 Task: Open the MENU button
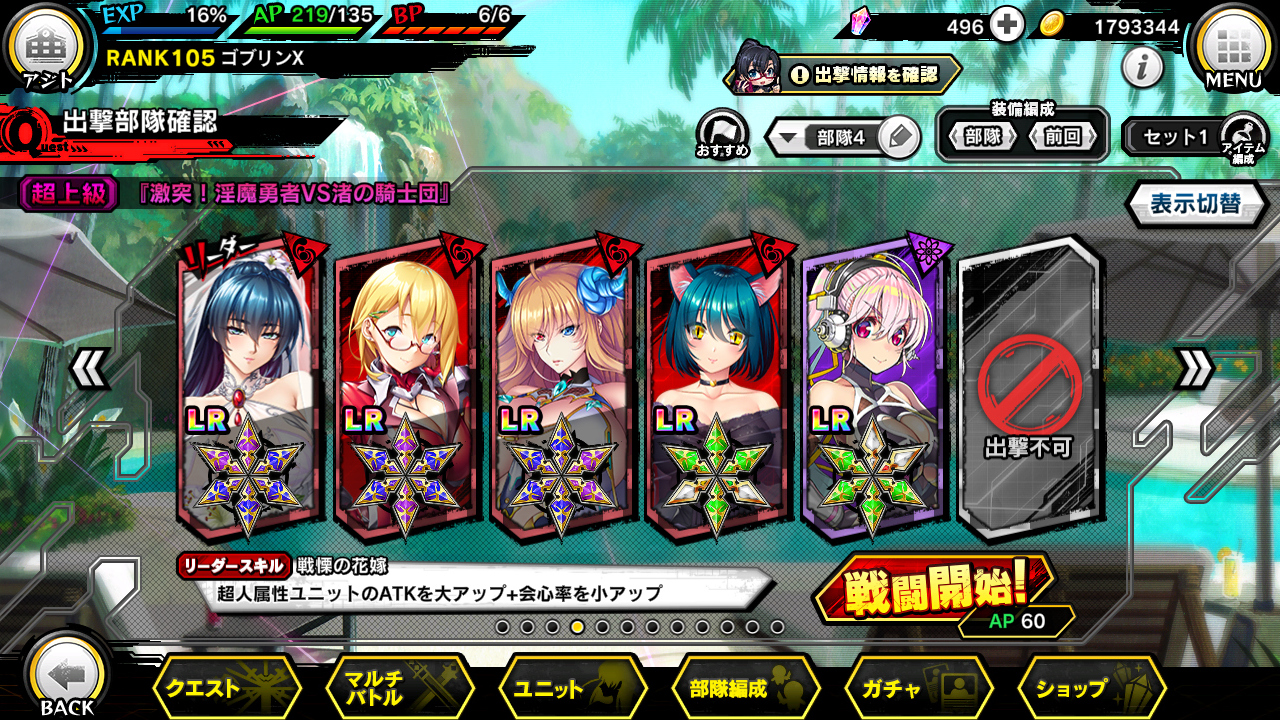pyautogui.click(x=1233, y=48)
